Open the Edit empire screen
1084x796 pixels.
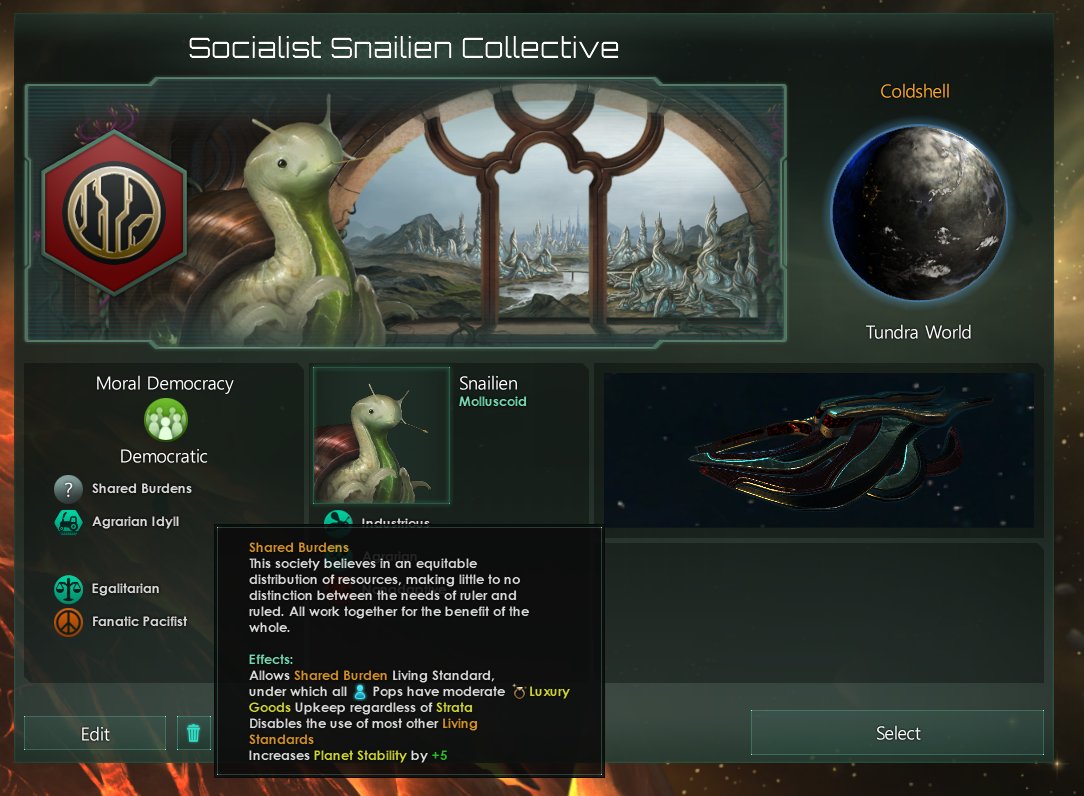coord(95,734)
